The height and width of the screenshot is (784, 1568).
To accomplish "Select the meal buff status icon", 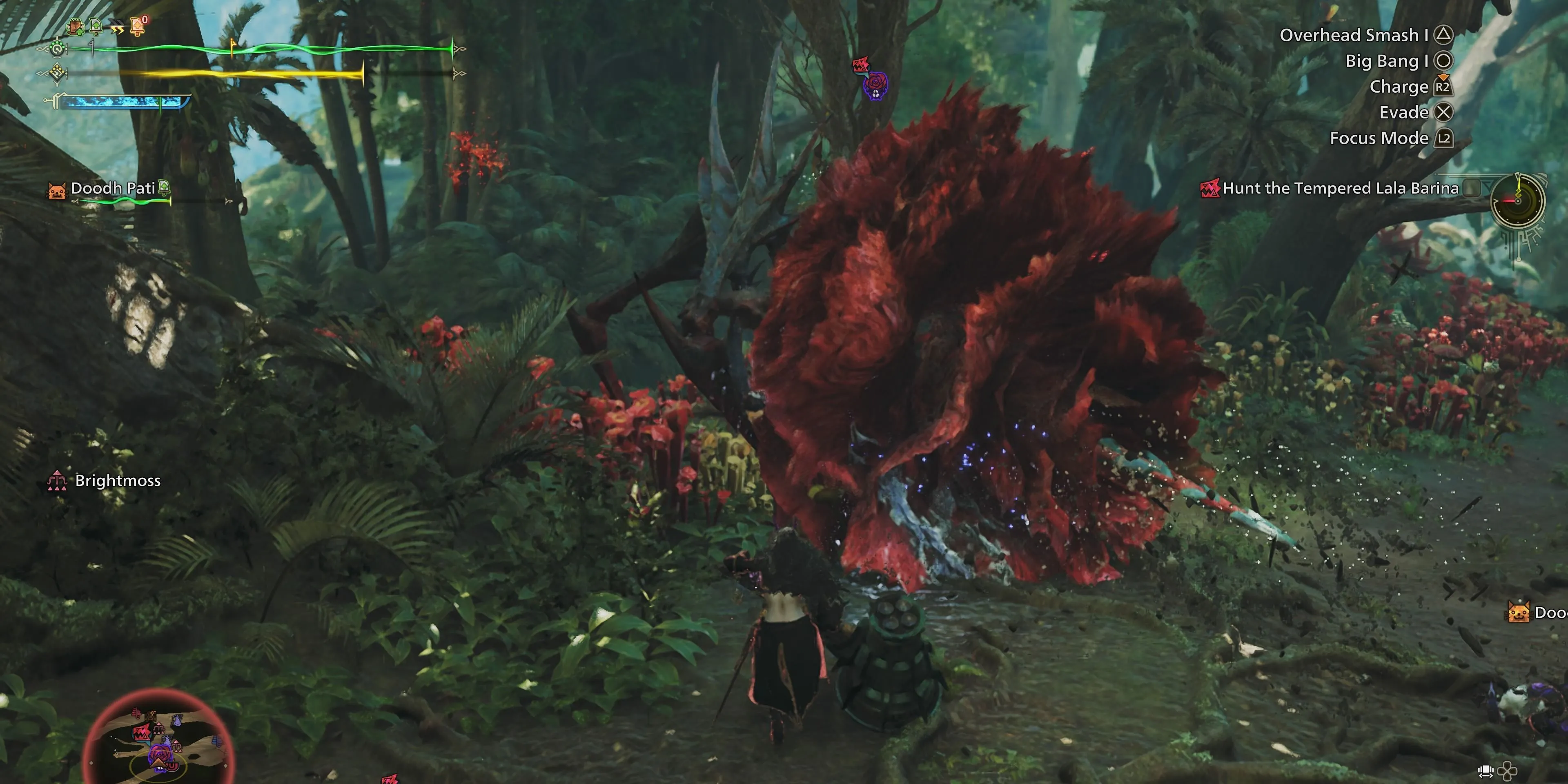I will (x=76, y=27).
